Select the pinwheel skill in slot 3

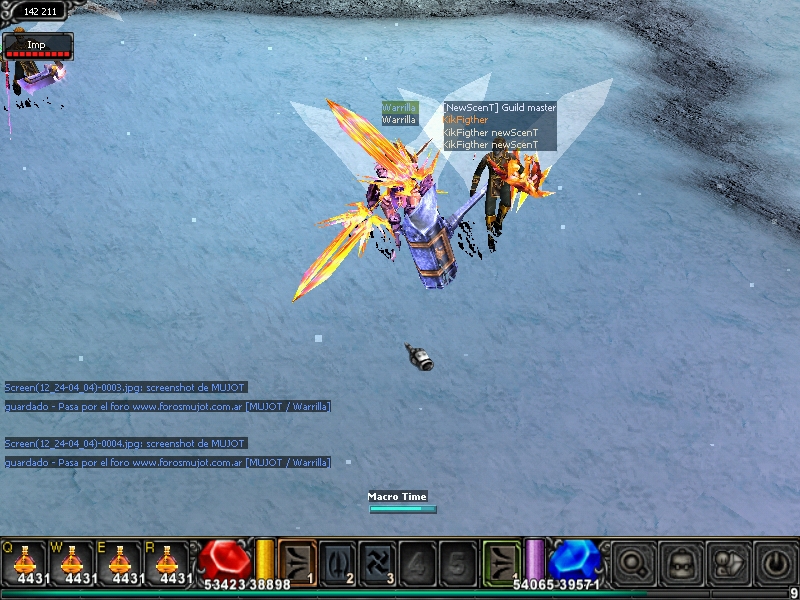click(x=377, y=561)
